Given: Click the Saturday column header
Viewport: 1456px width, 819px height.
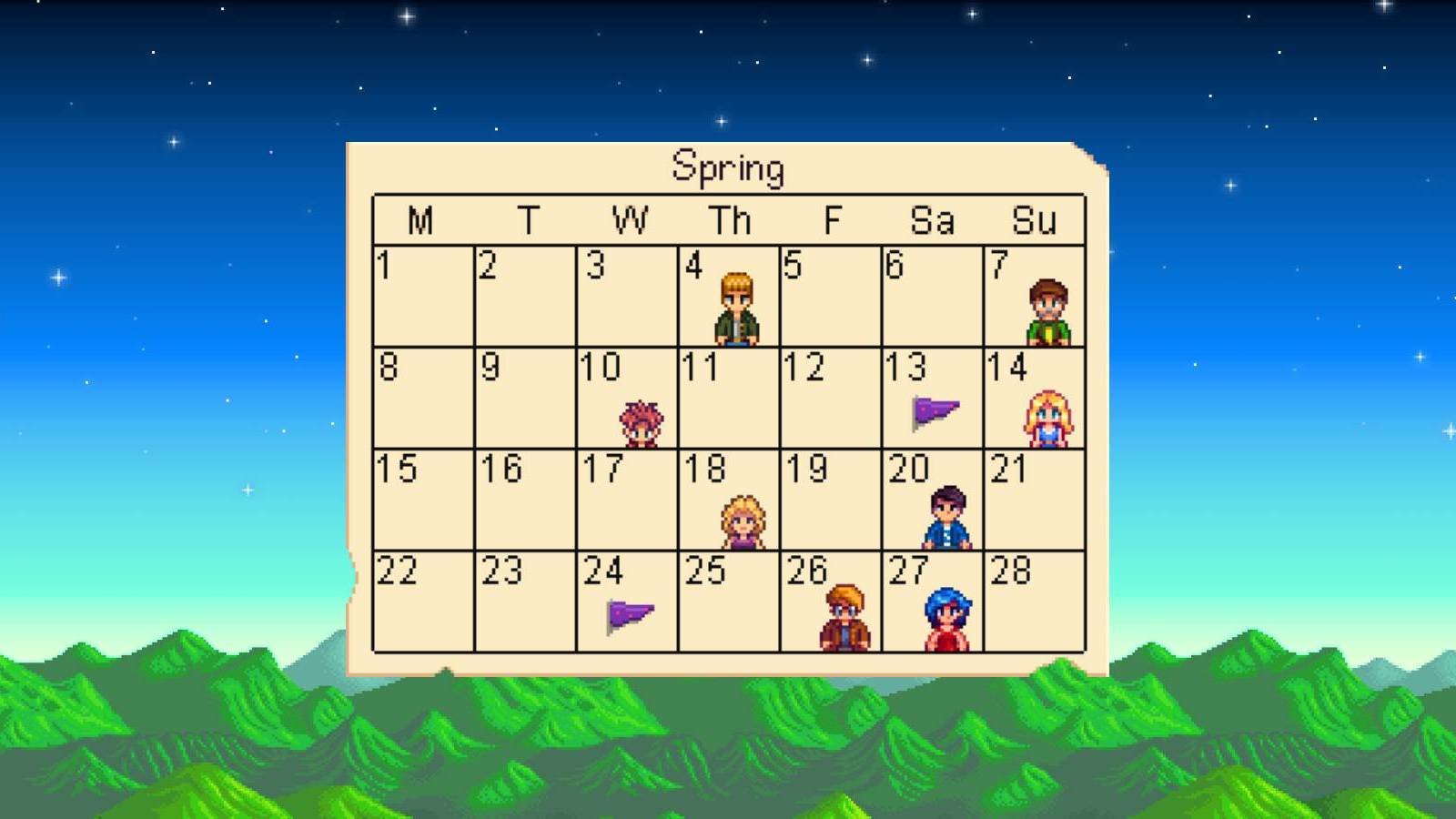Looking at the screenshot, I should 934,218.
